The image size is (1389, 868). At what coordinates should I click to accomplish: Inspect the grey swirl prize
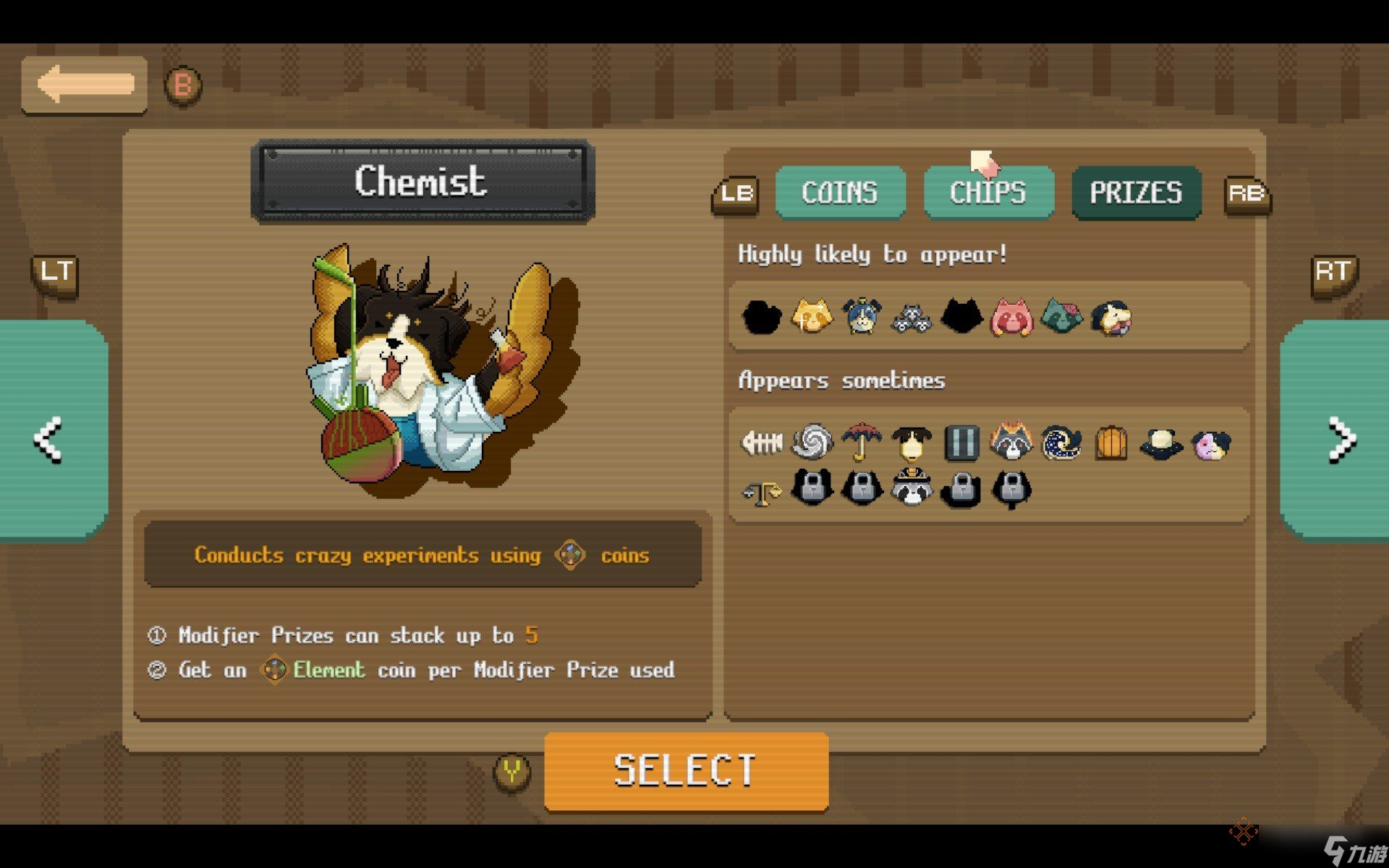tap(812, 442)
